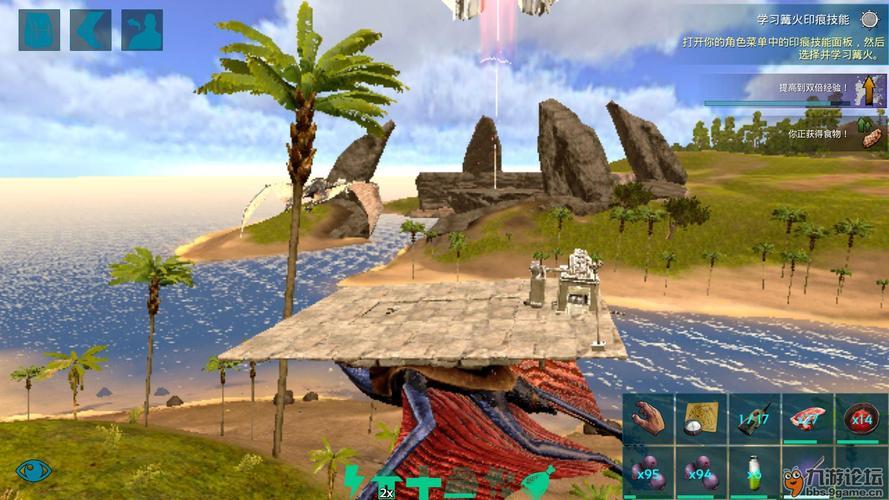
Task: Open the character silhouette menu
Action: coord(142,30)
